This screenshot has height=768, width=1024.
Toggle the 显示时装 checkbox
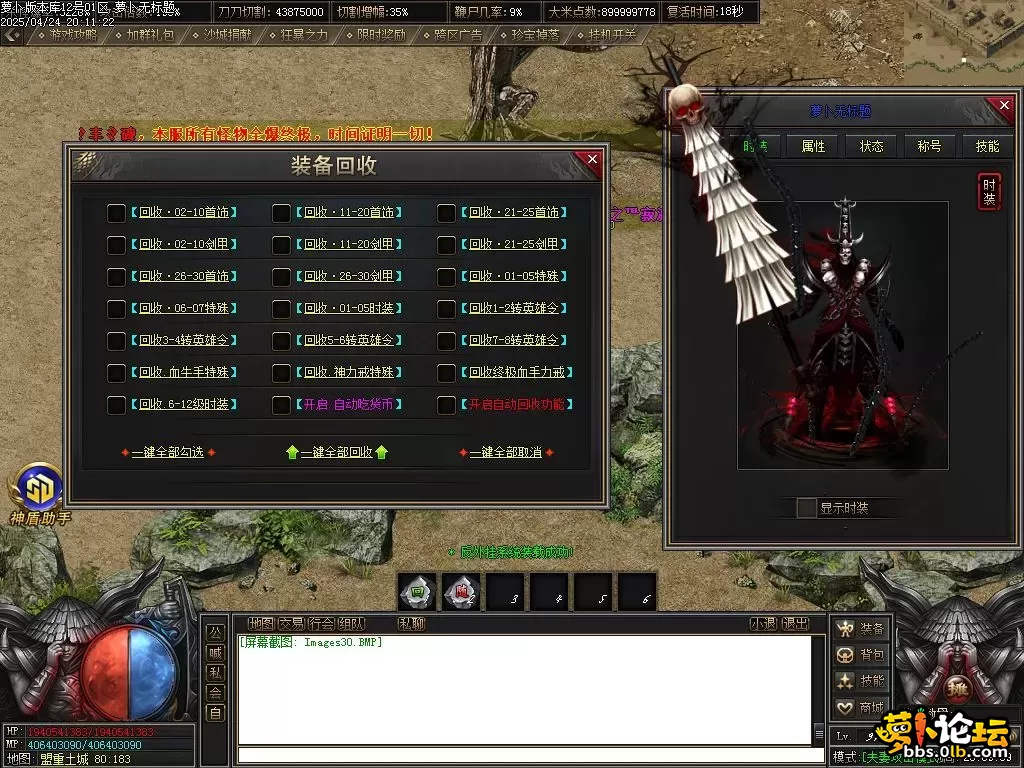[806, 508]
